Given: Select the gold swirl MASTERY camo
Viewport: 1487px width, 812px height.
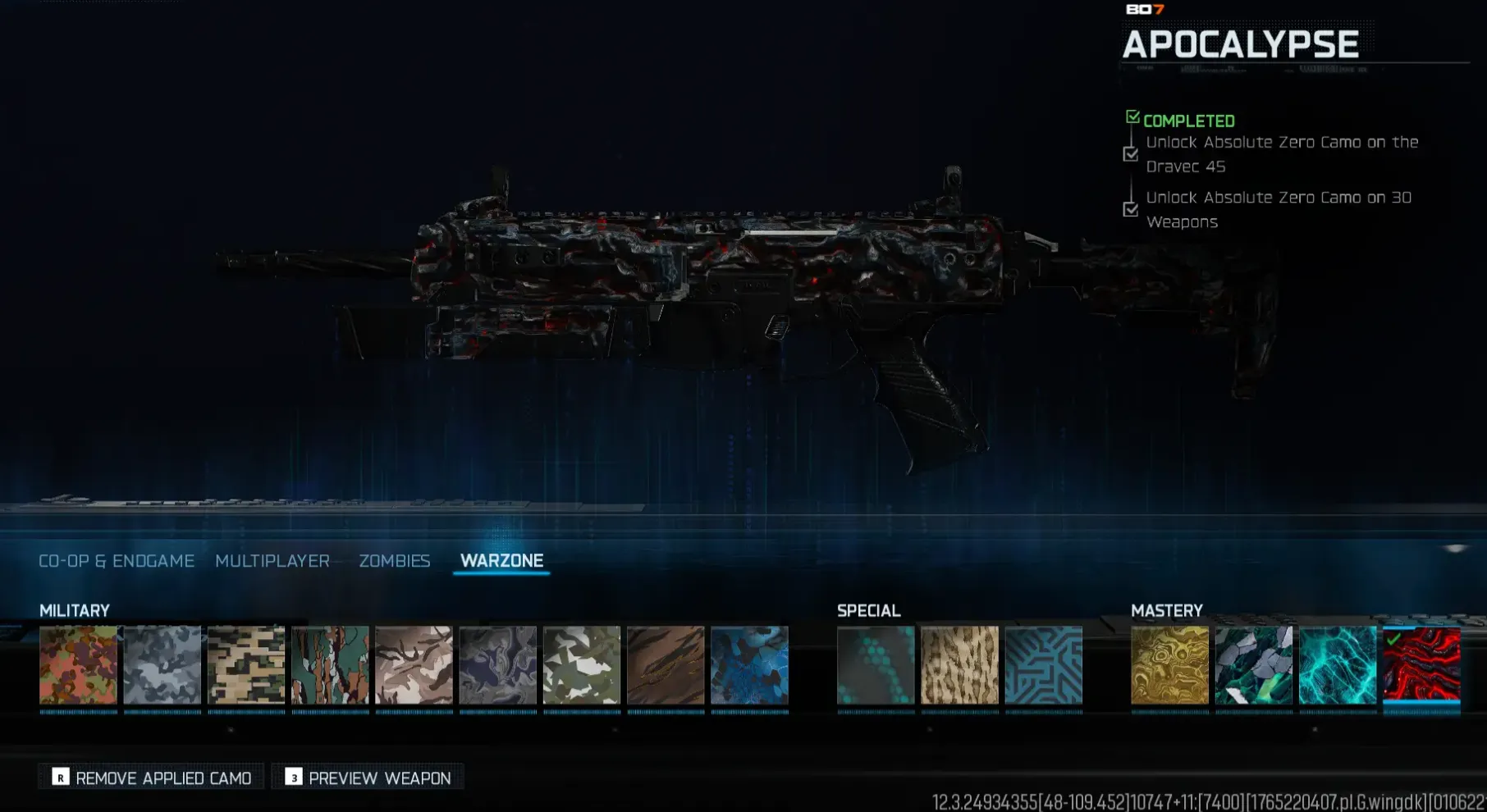Looking at the screenshot, I should pos(1171,664).
